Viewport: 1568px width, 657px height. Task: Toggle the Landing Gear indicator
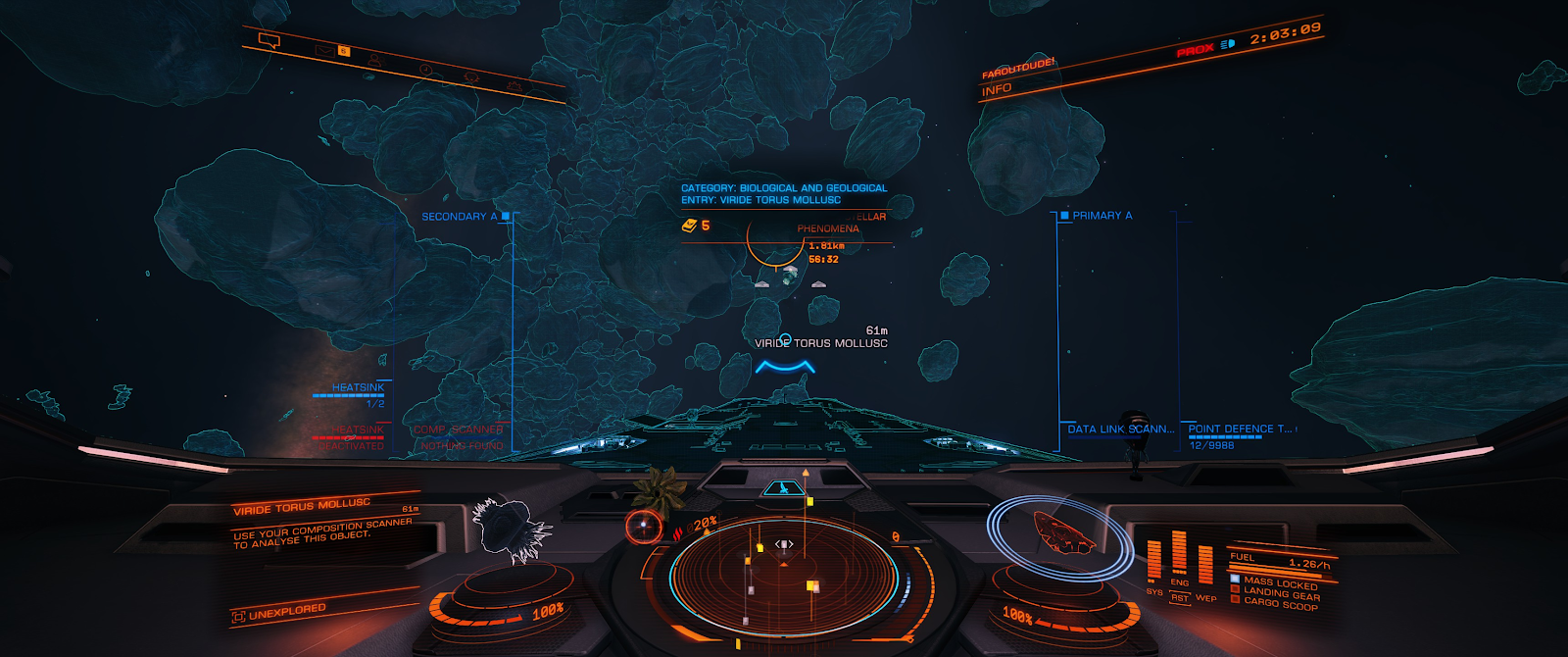click(1281, 593)
